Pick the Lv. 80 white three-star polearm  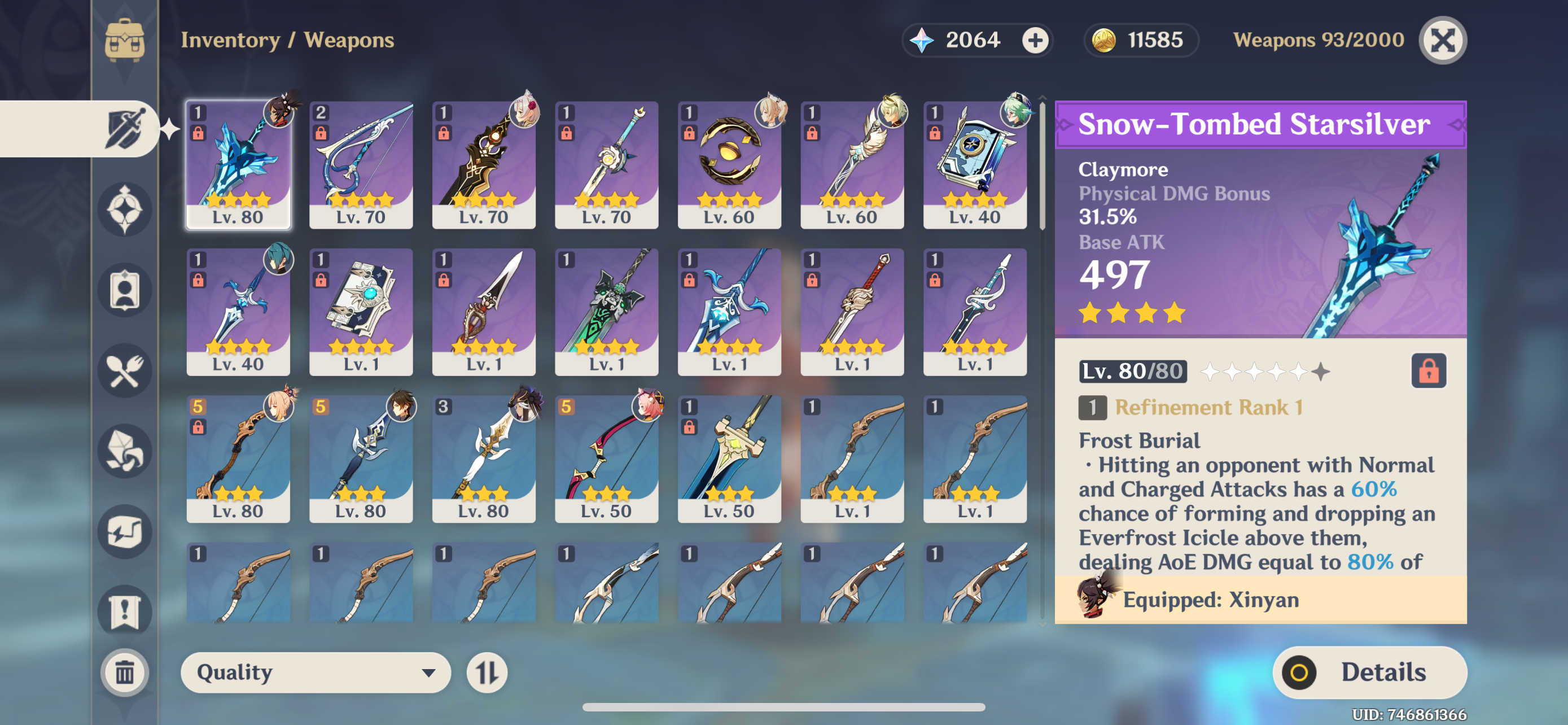coord(483,458)
